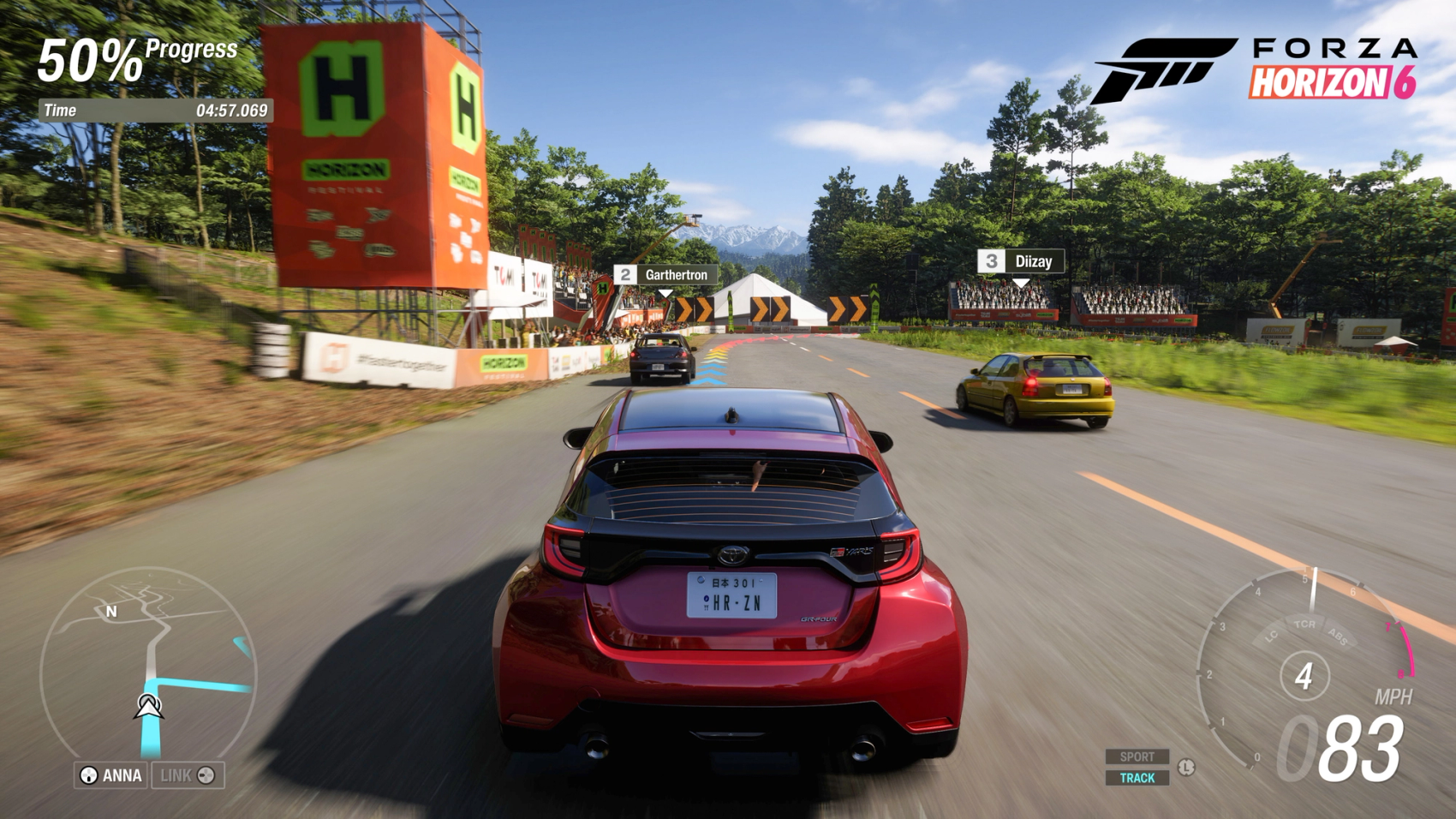Open the gear indicator showing 4

tap(1305, 677)
